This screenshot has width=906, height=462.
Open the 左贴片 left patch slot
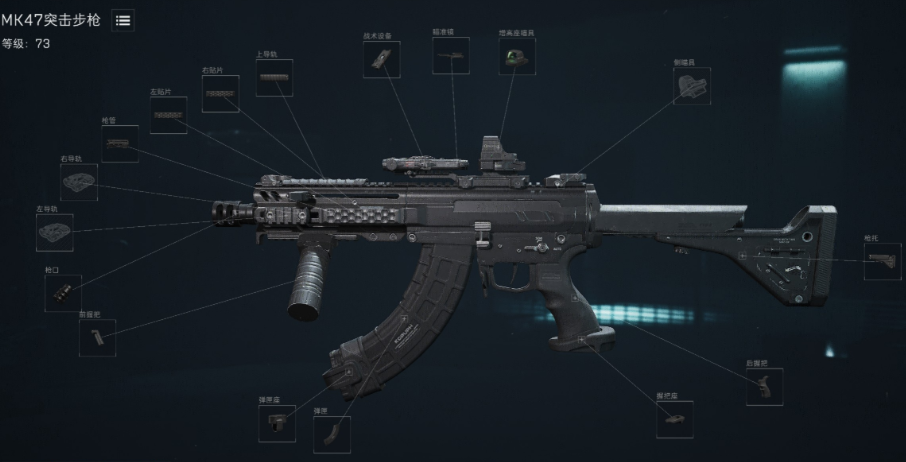click(x=169, y=116)
